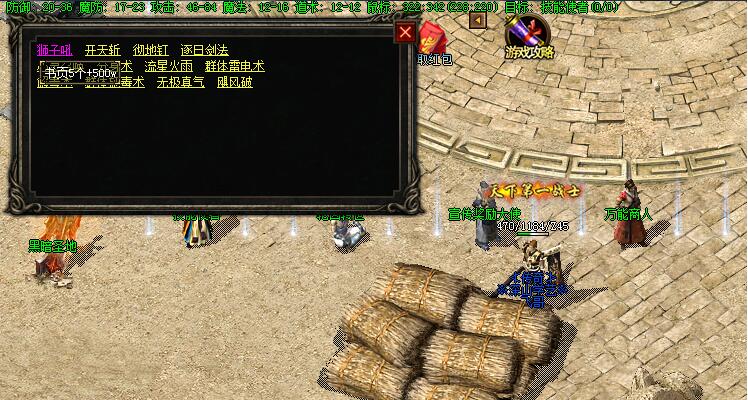Collapse the top icon bar arrow
The height and width of the screenshot is (400, 748).
[478, 20]
